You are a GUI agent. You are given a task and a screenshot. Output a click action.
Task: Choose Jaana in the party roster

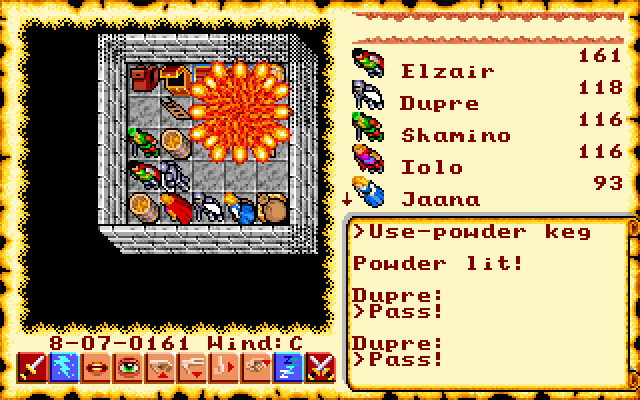point(440,199)
